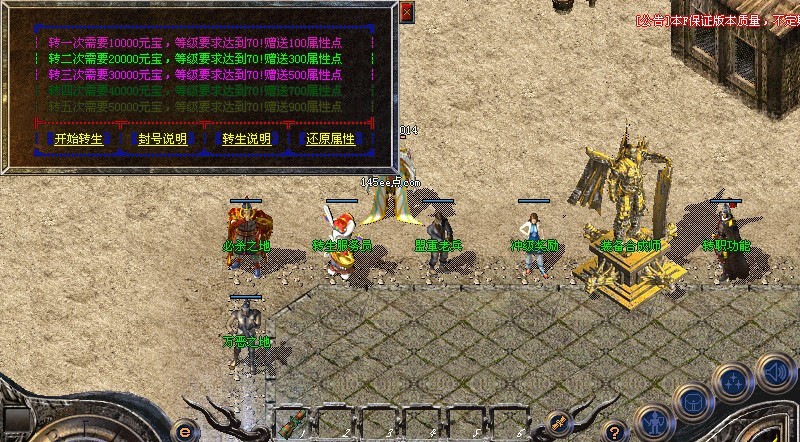Select 还原属性 to reset attributes

(330, 138)
